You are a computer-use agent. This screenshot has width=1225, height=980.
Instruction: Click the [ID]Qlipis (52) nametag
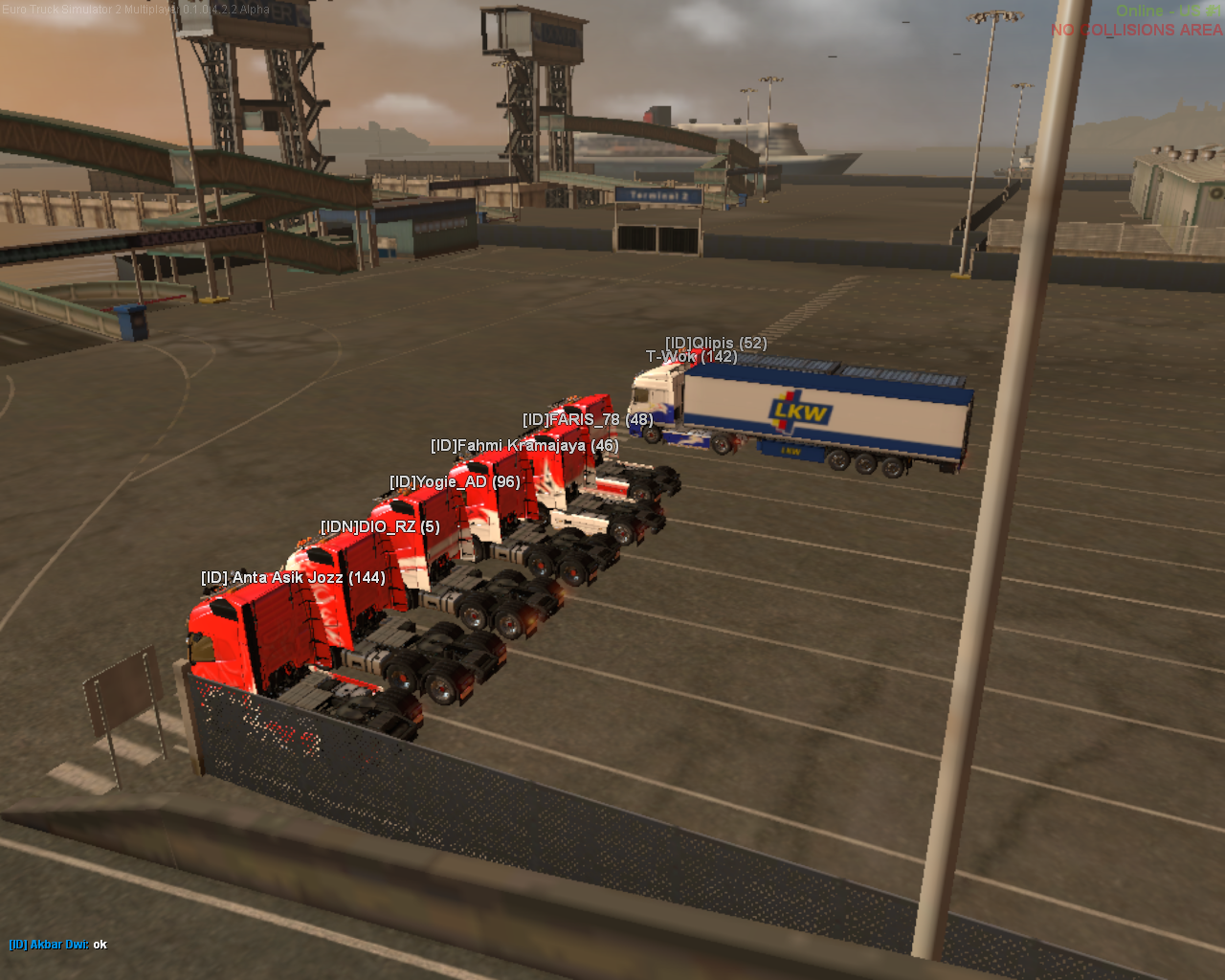tap(717, 342)
